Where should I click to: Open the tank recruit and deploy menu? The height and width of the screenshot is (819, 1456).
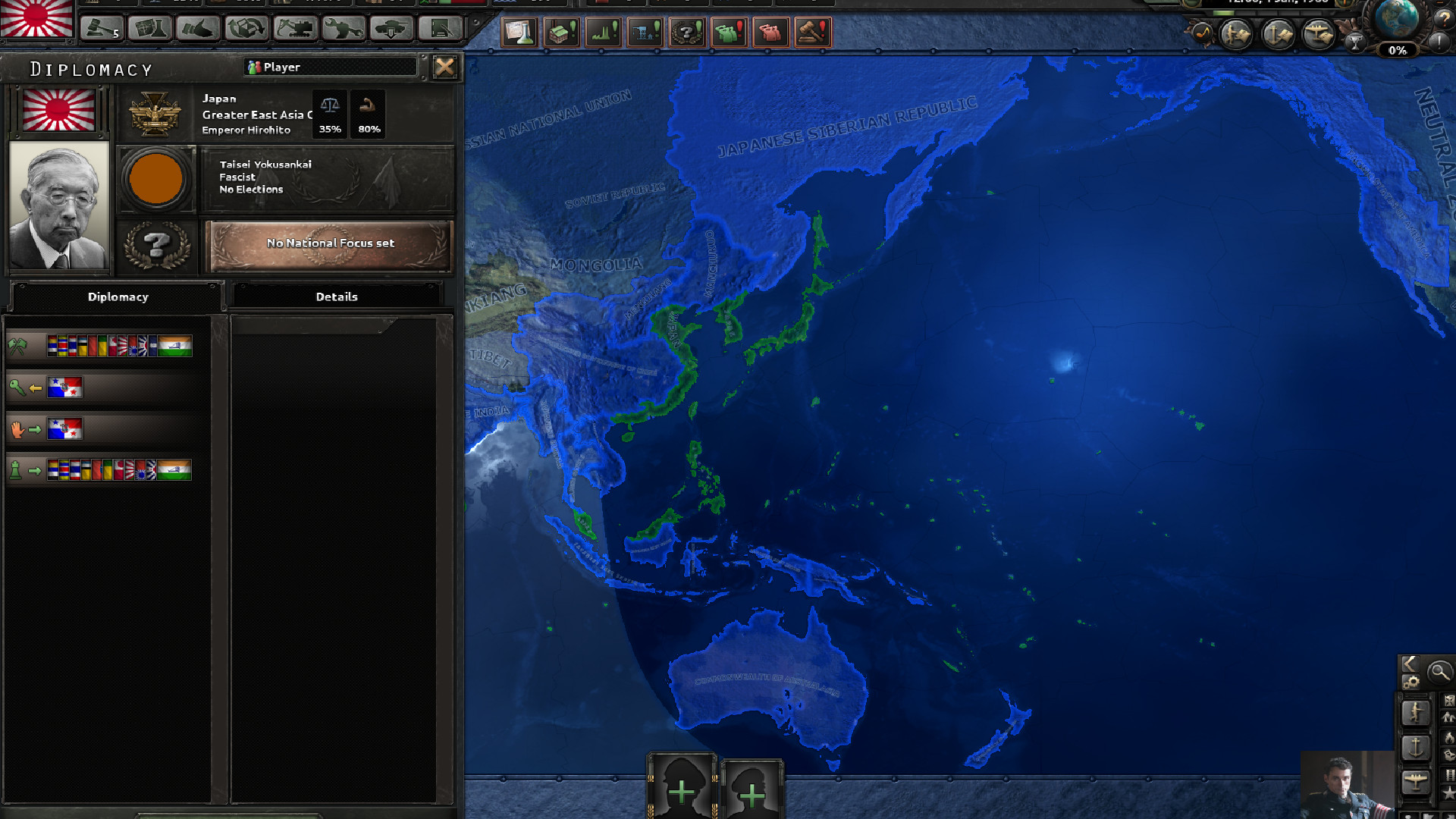392,29
